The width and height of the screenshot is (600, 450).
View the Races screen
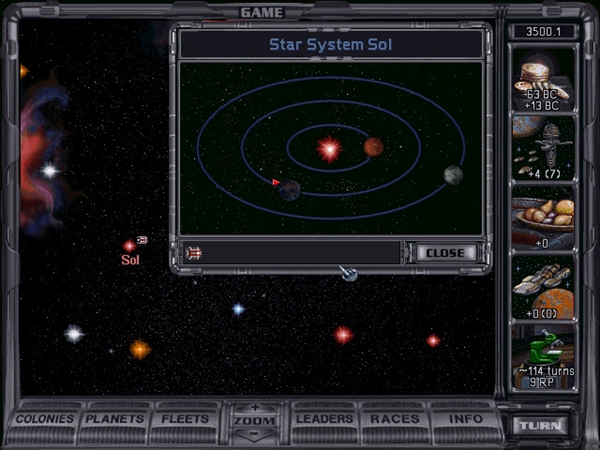(395, 419)
